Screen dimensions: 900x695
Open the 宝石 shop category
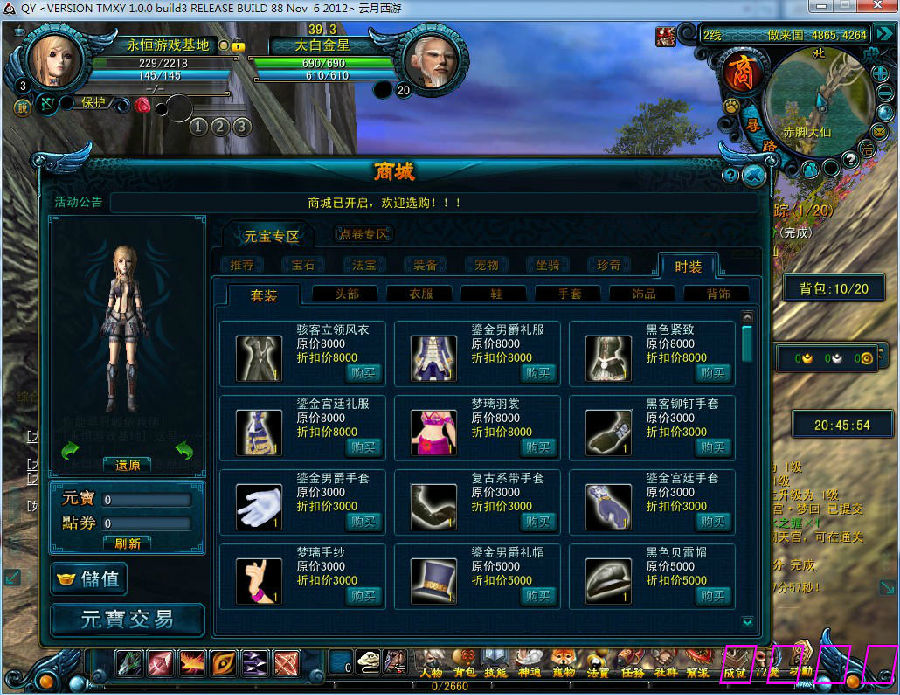click(302, 265)
